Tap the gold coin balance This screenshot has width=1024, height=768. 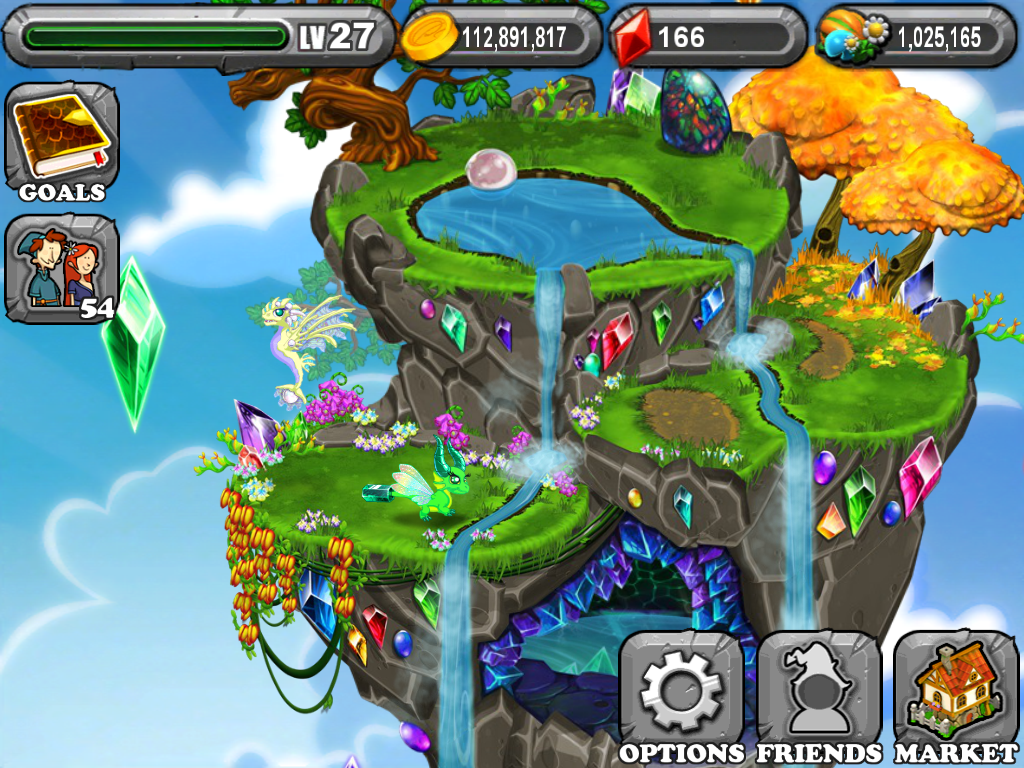501,37
